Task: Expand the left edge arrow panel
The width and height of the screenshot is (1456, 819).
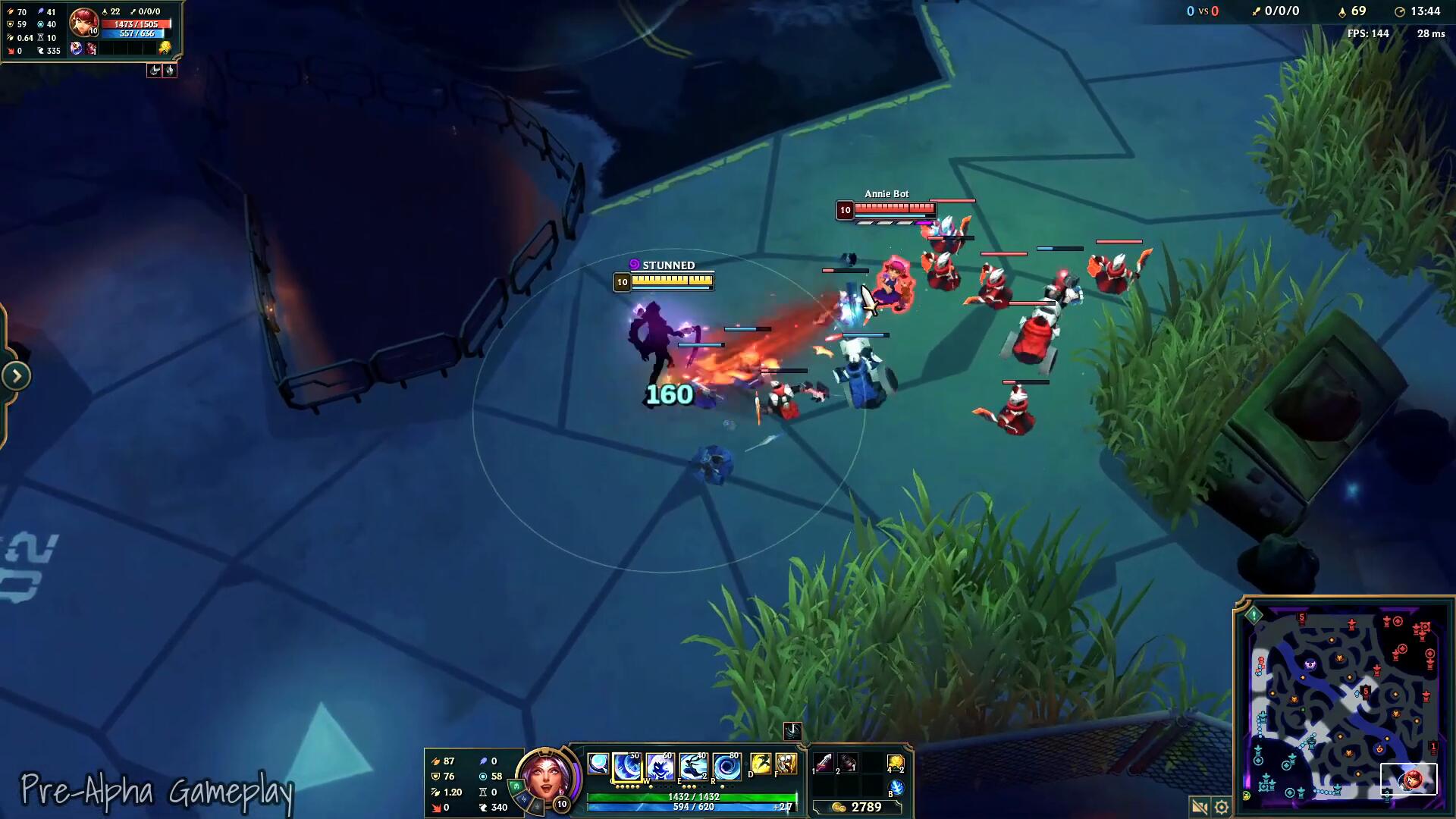Action: click(16, 375)
